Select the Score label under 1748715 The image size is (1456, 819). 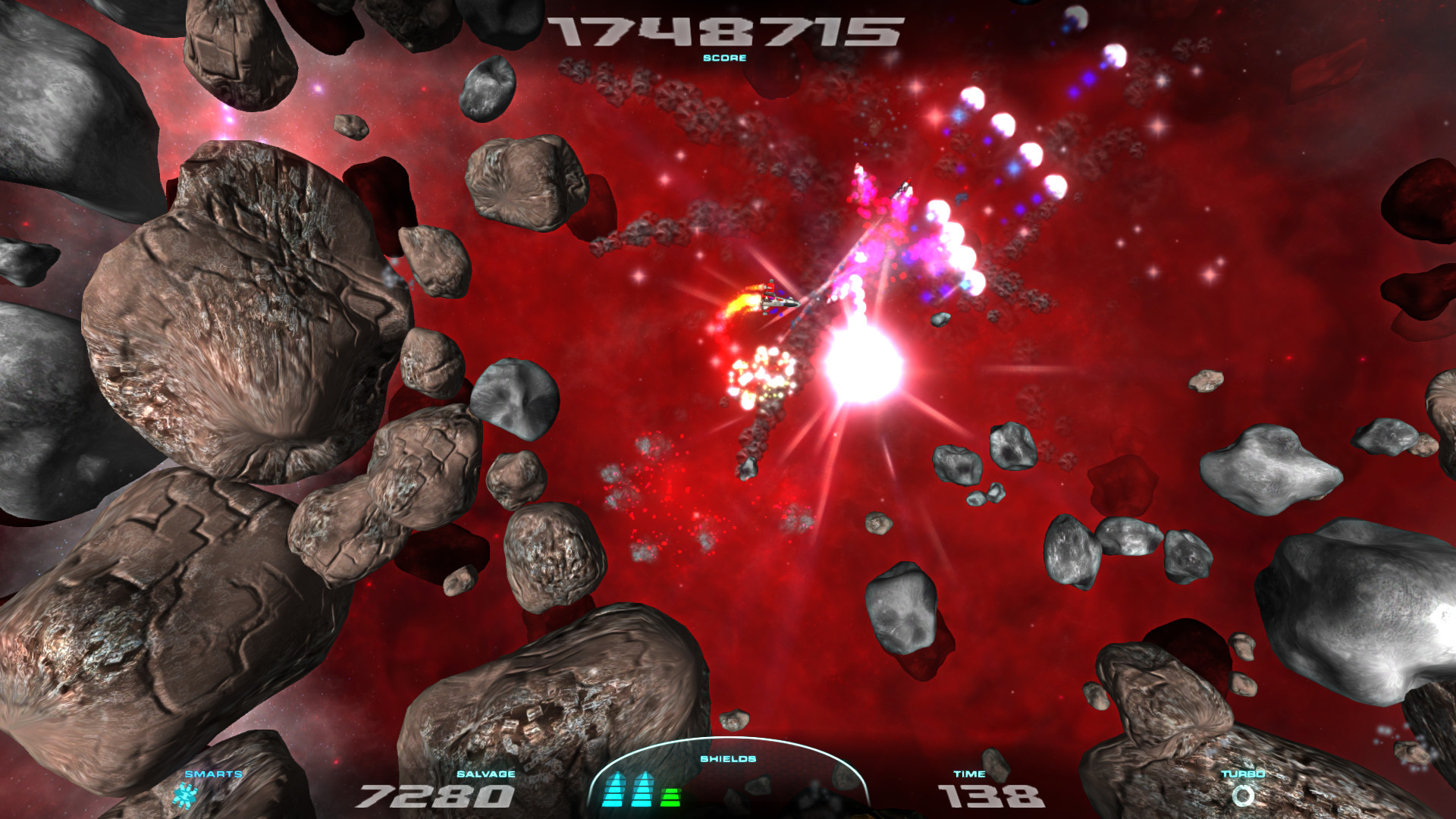[x=726, y=58]
